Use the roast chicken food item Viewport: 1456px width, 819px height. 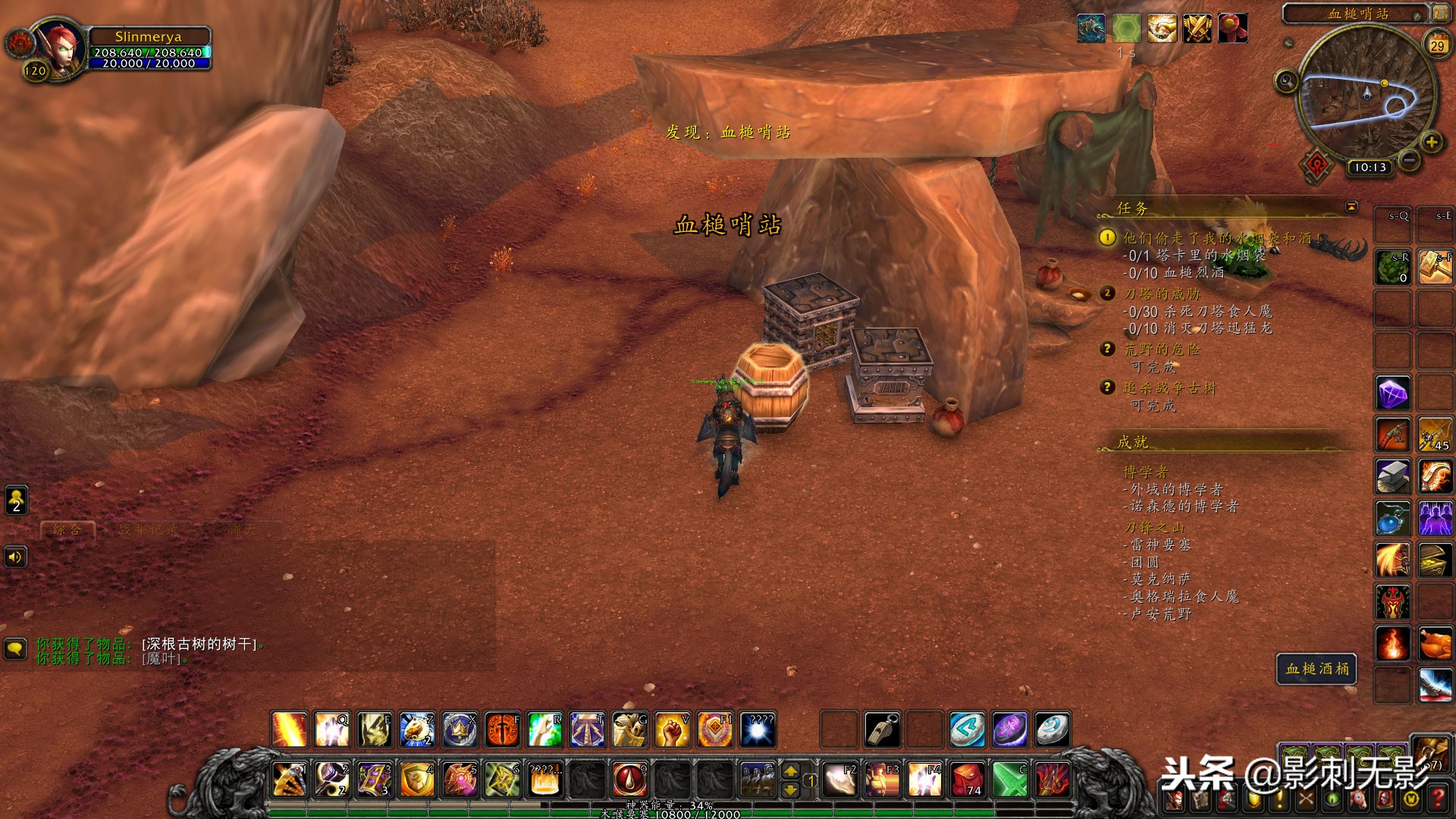(1435, 645)
